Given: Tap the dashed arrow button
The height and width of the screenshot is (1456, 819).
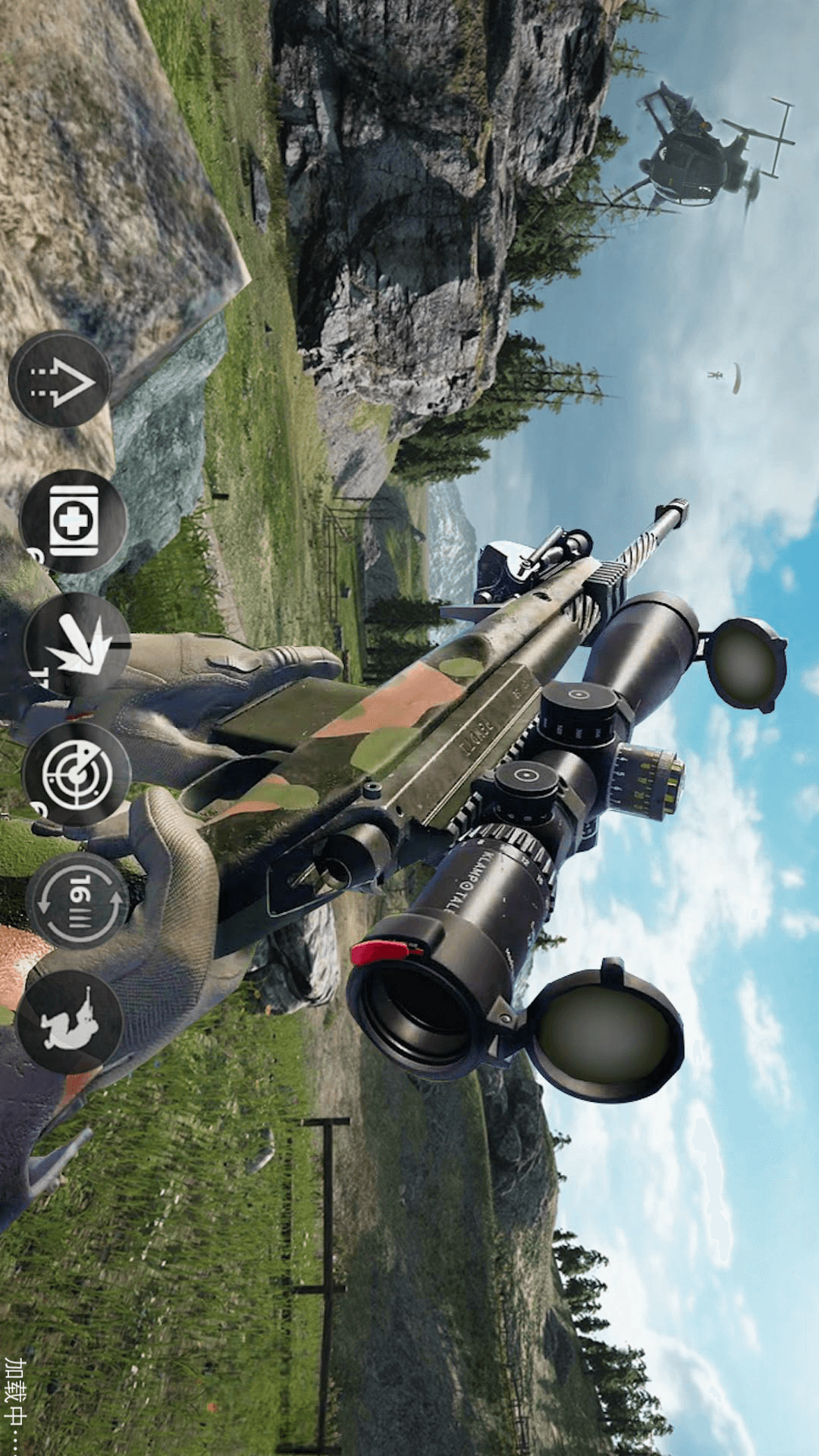Looking at the screenshot, I should [x=60, y=379].
